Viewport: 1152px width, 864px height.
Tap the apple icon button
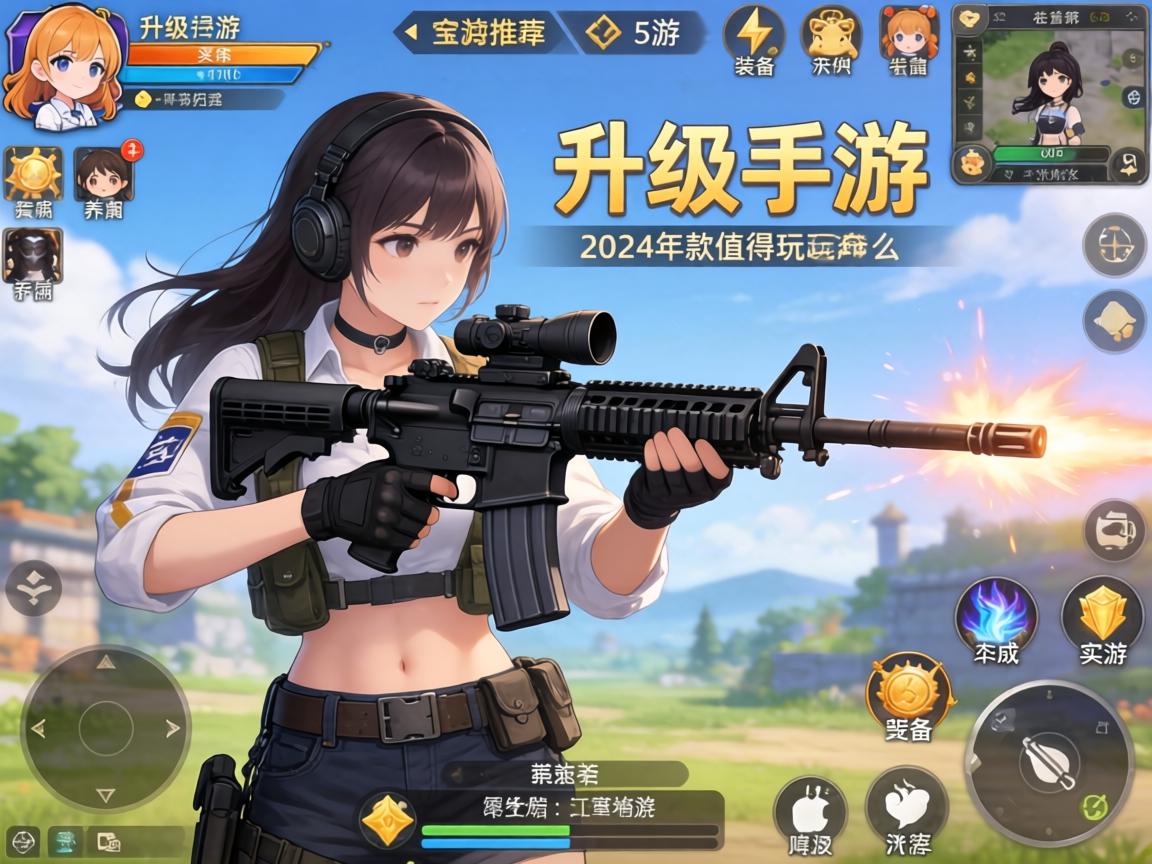[x=809, y=808]
